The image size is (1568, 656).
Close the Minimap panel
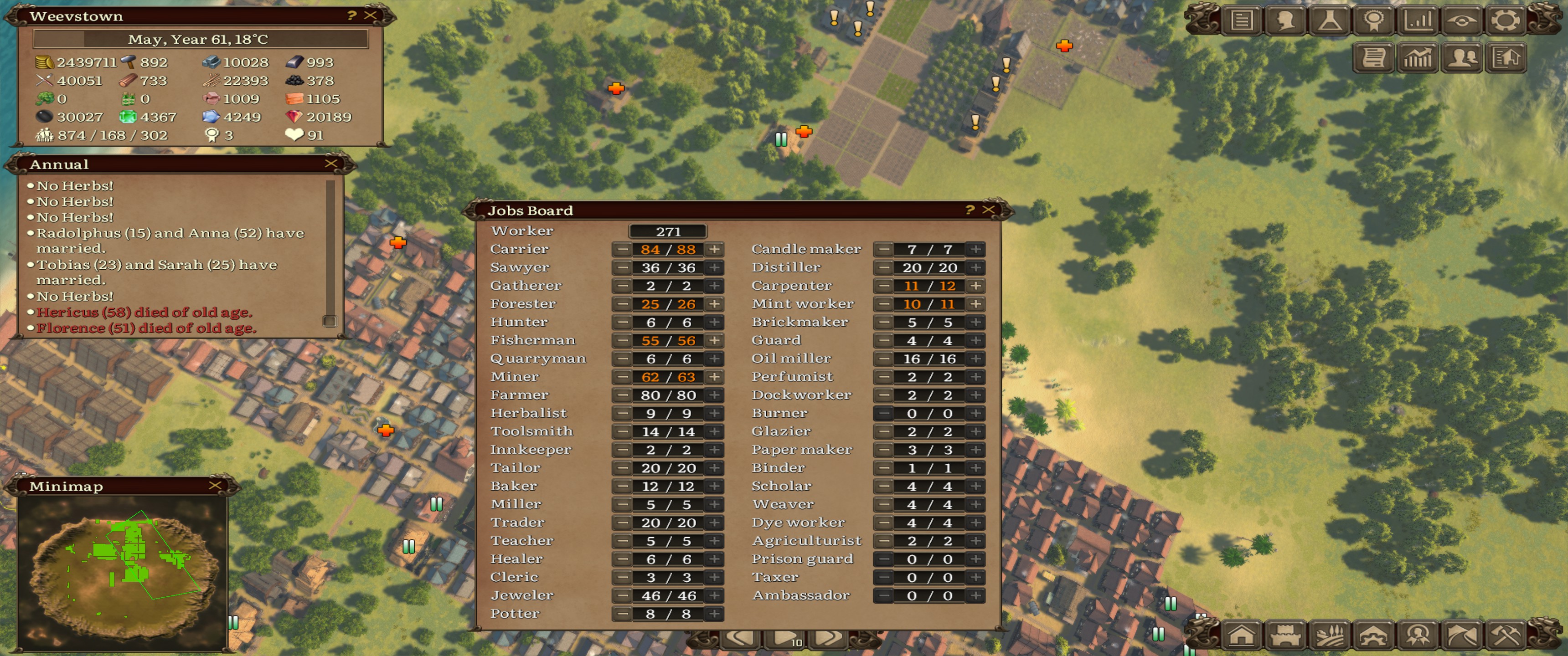(x=215, y=486)
